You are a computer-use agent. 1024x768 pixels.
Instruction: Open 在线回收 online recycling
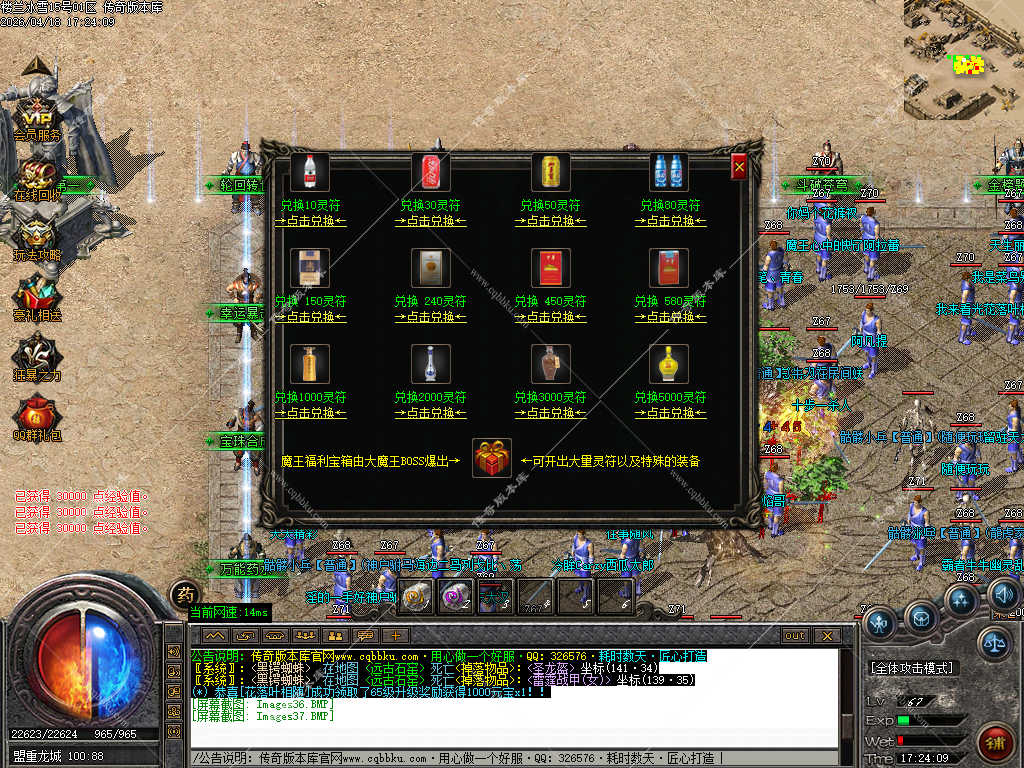(37, 180)
